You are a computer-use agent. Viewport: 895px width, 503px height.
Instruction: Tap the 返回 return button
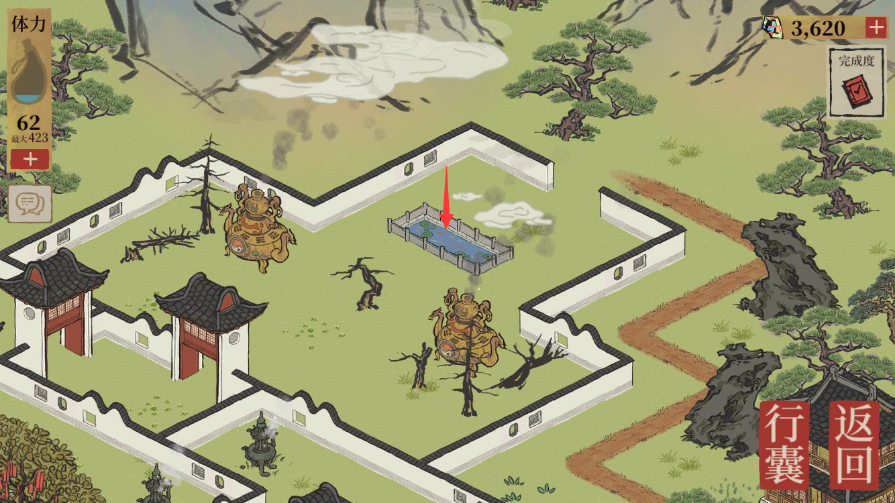click(x=853, y=447)
